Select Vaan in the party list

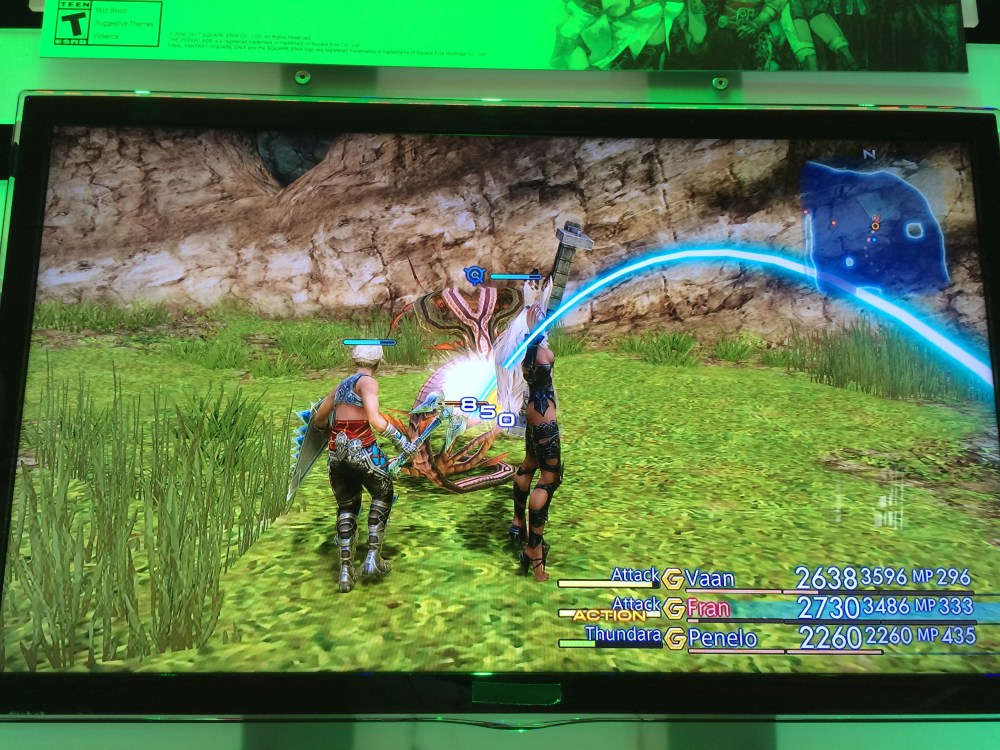711,578
